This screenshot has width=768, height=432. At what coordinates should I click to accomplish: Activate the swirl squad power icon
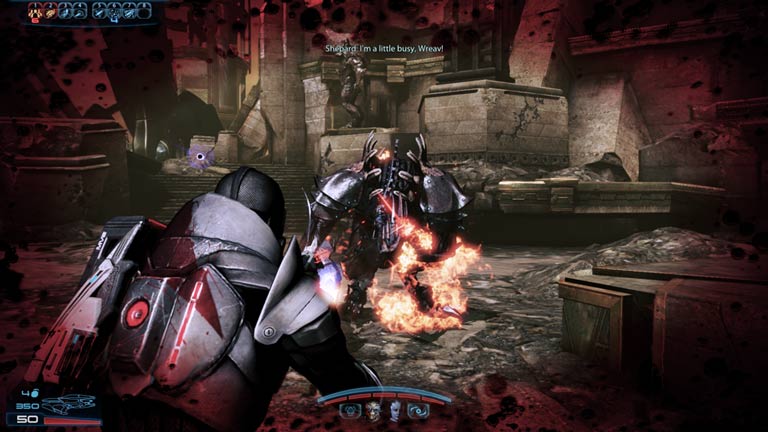coord(416,409)
